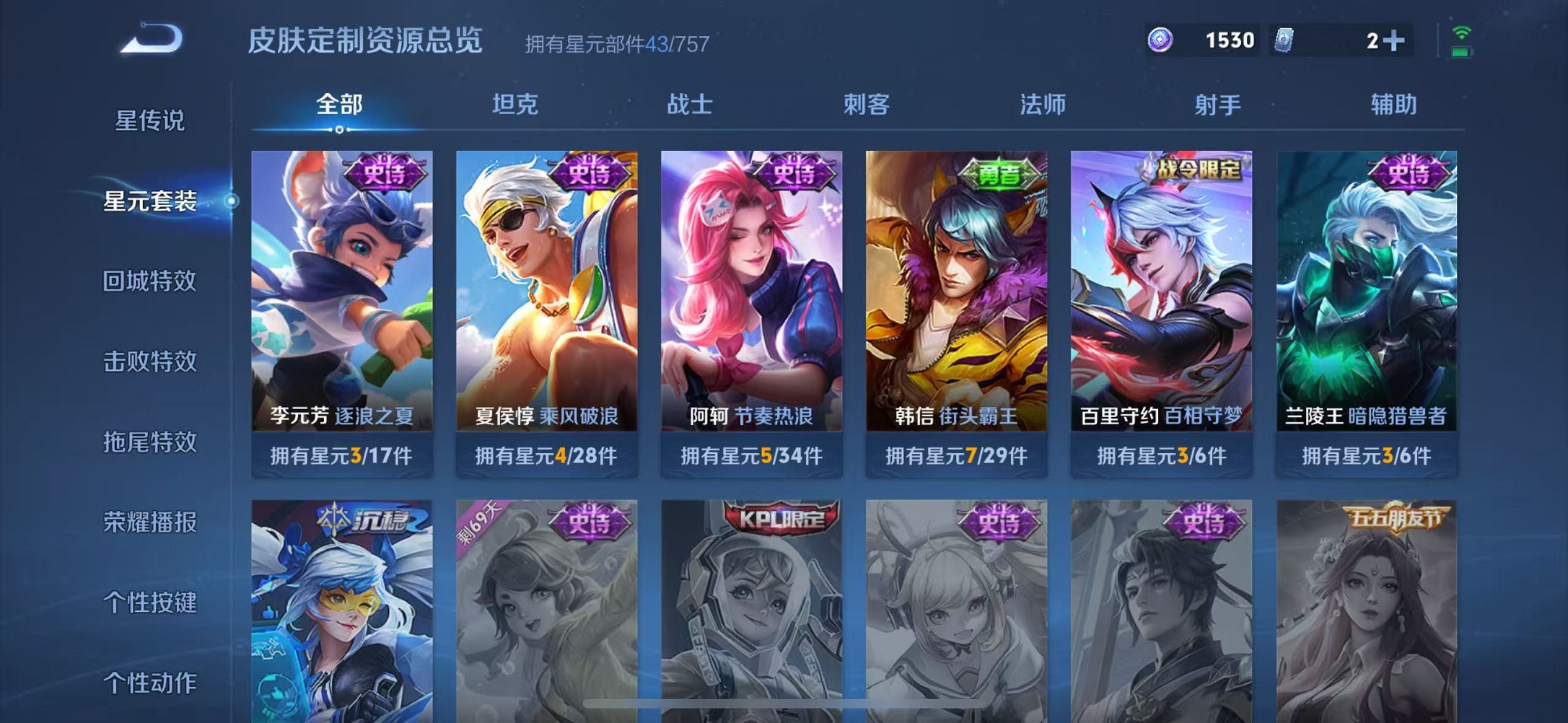Switch to the 法师 tab
Image resolution: width=1568 pixels, height=723 pixels.
point(1044,105)
